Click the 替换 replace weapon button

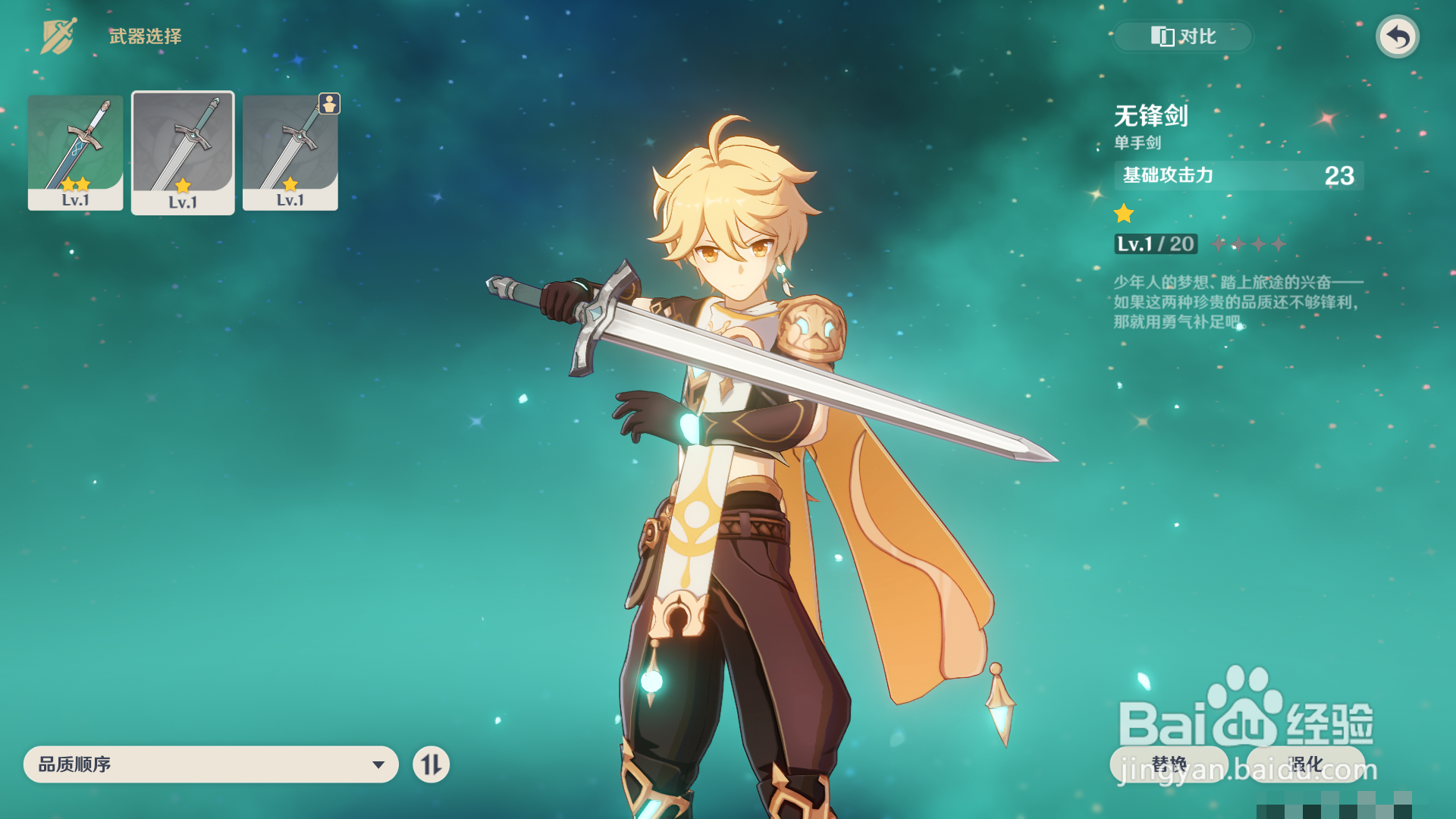click(1168, 764)
